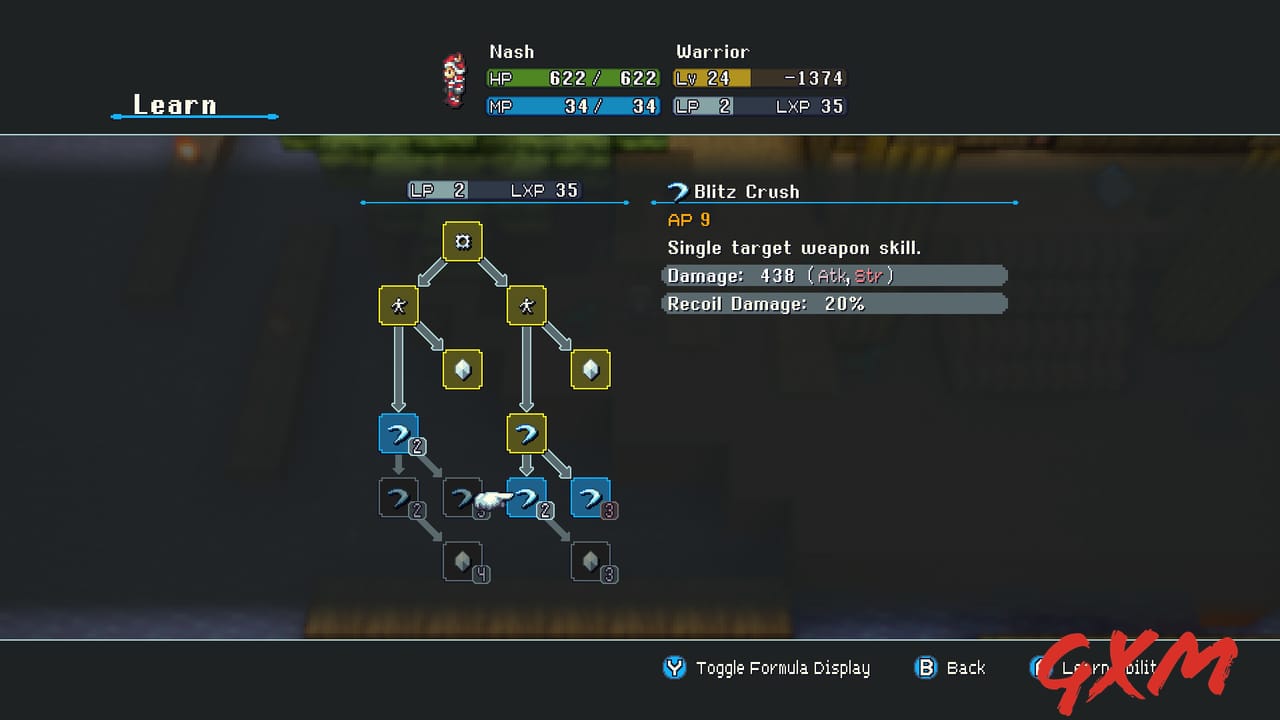Select the gear node at the top of the skill tree

pyautogui.click(x=462, y=241)
